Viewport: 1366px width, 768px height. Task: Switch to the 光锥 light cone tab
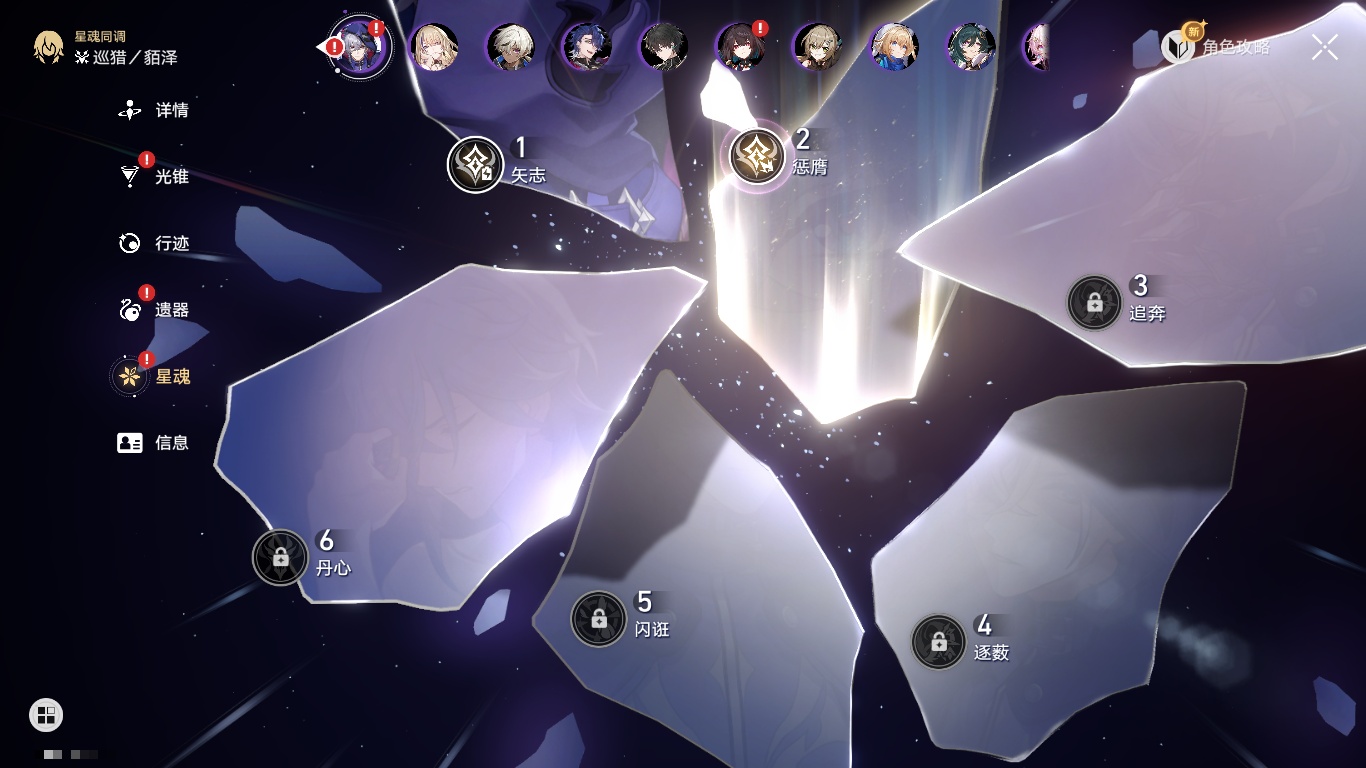click(155, 177)
